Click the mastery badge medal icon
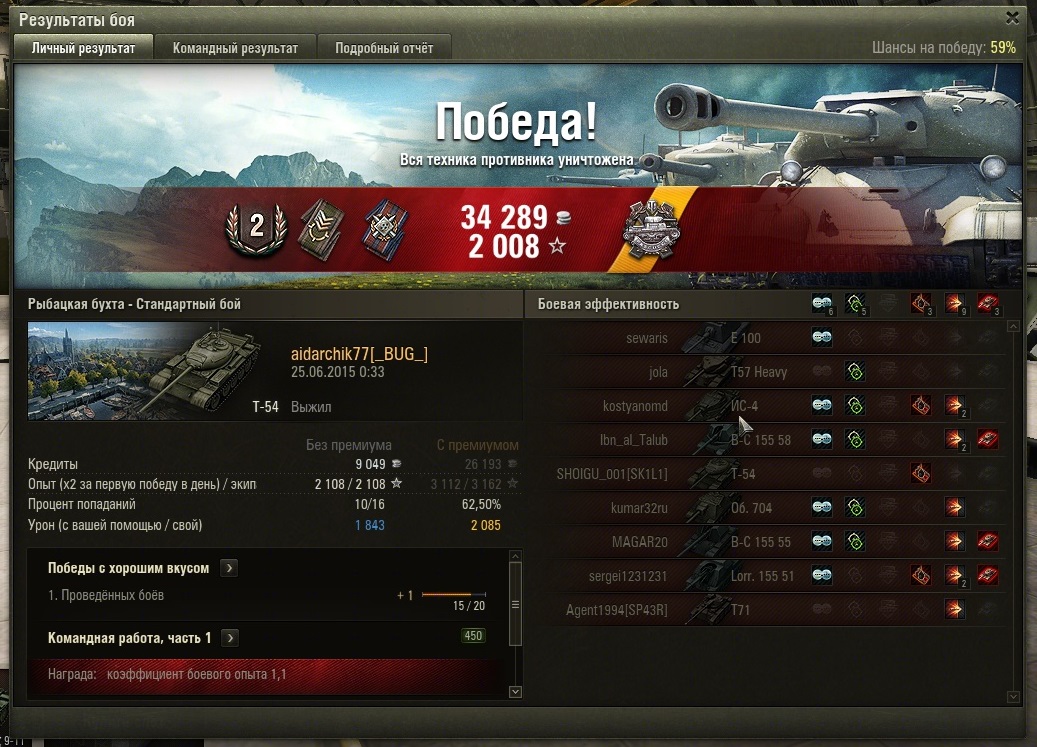The width and height of the screenshot is (1037, 747). [x=651, y=232]
